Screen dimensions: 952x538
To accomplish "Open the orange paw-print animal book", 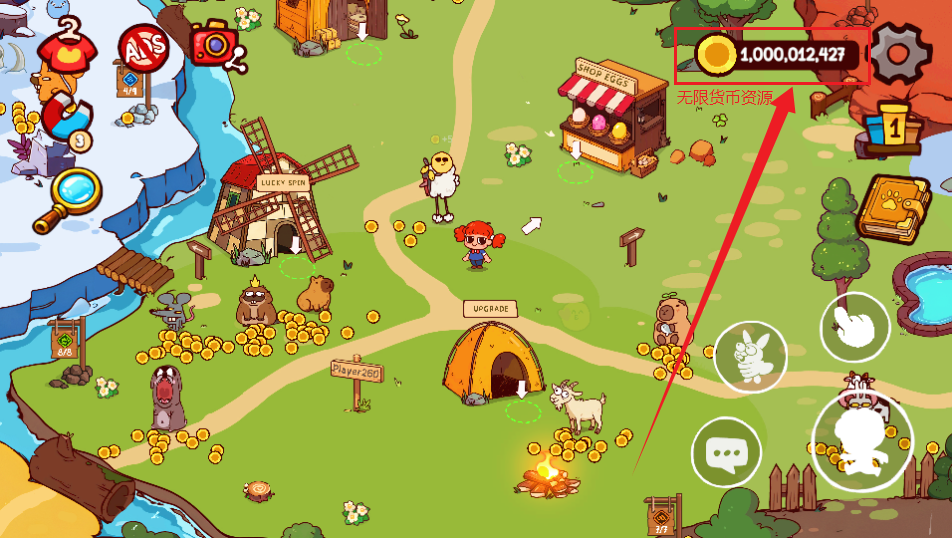I will tap(892, 208).
